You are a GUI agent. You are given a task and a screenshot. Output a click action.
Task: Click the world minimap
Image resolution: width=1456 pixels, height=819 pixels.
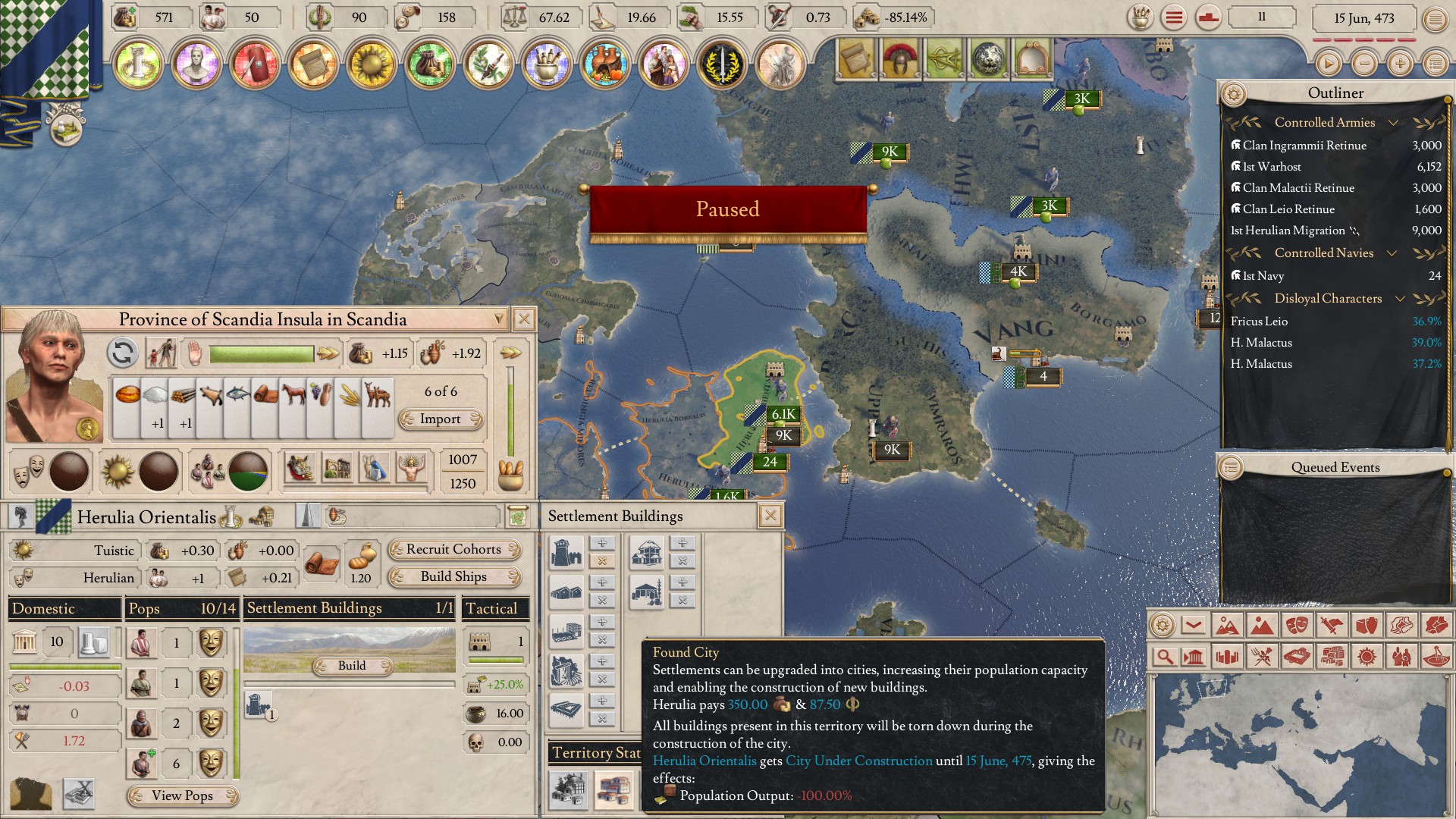[1299, 743]
